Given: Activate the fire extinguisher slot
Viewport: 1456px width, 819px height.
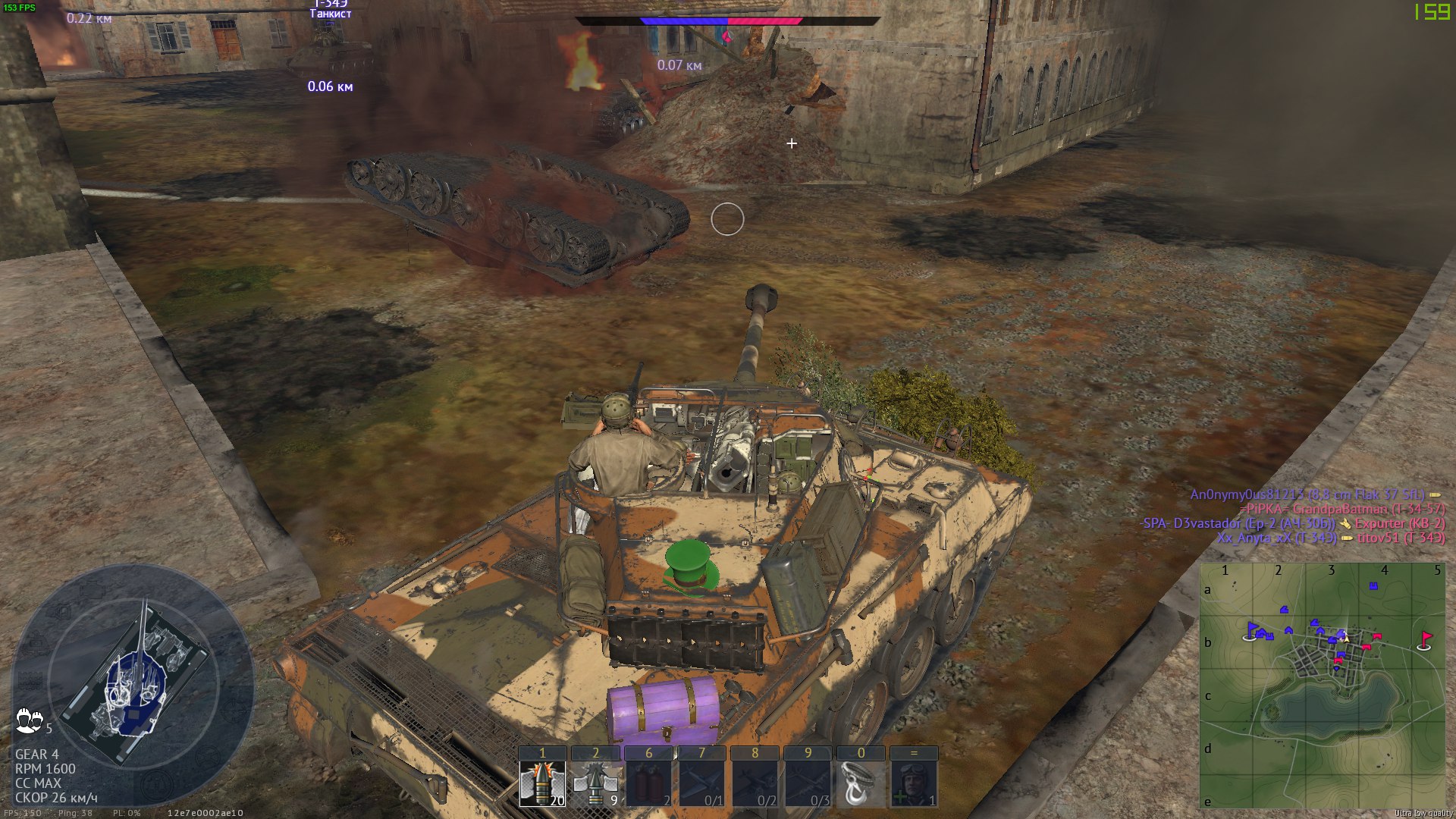Looking at the screenshot, I should click(648, 783).
